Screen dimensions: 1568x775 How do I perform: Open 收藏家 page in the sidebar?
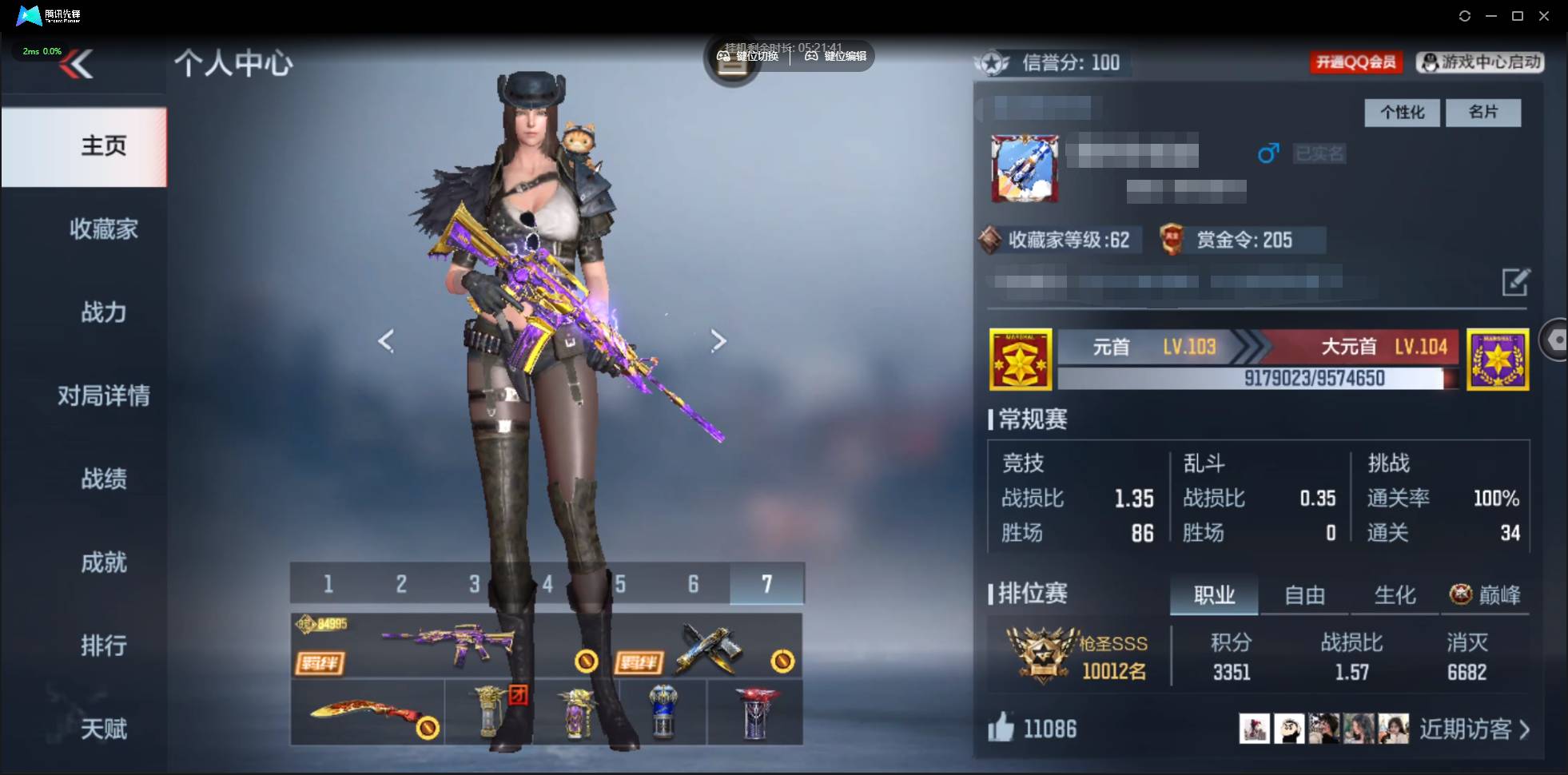104,229
